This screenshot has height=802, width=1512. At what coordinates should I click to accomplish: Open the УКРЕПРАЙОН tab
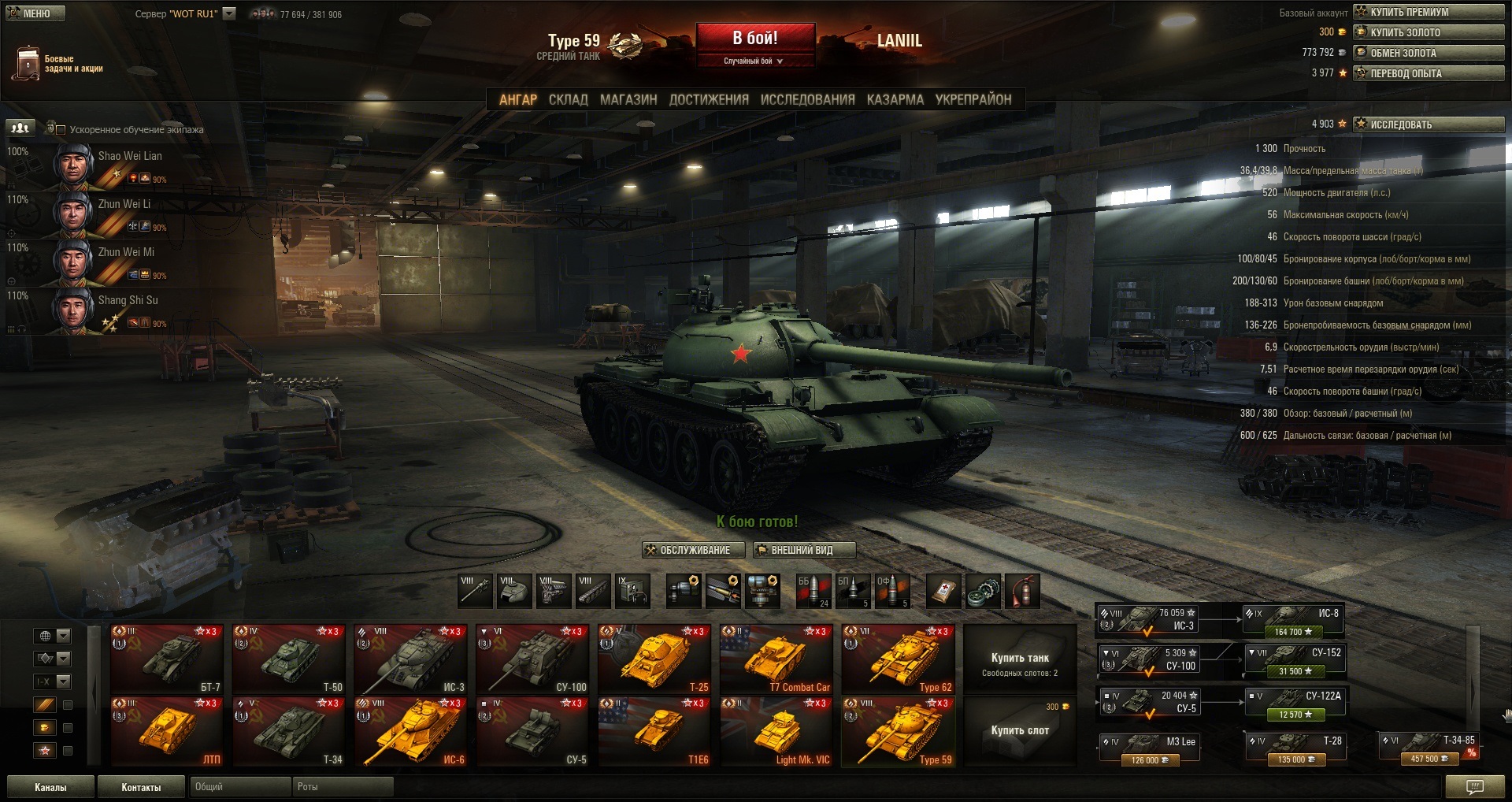point(973,100)
